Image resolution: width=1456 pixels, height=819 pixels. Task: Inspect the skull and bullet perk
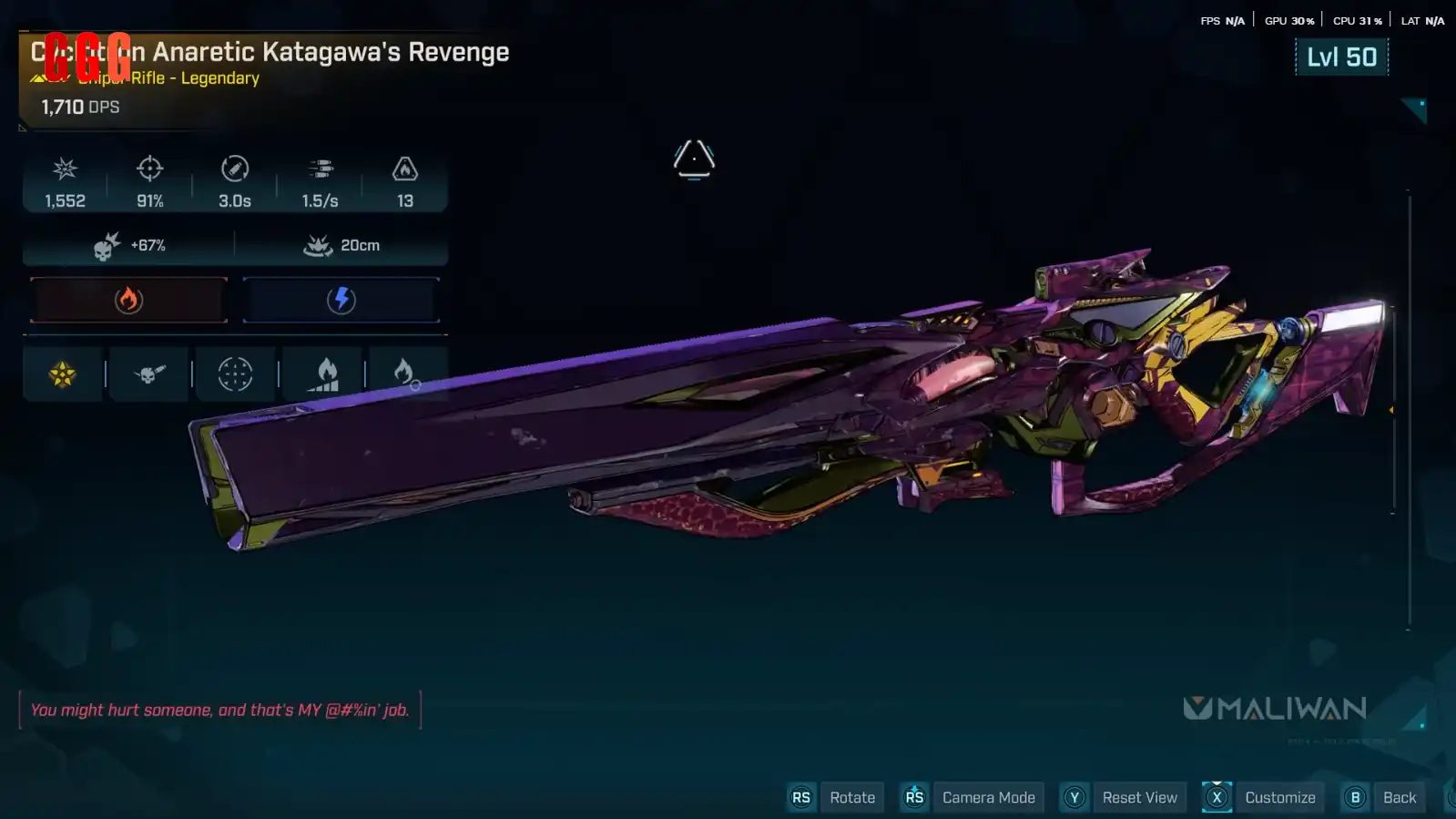pos(149,374)
